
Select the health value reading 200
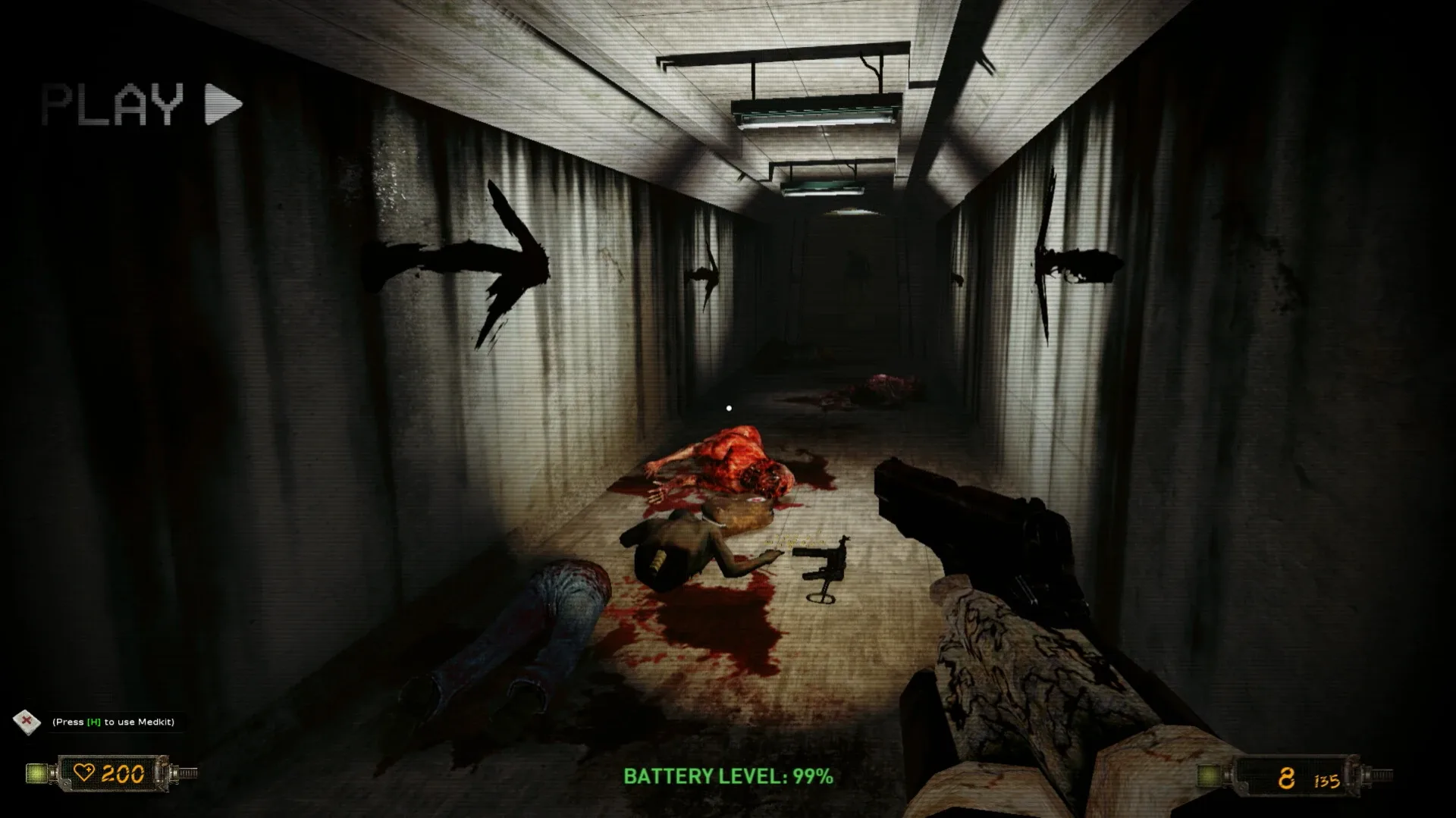pos(124,774)
